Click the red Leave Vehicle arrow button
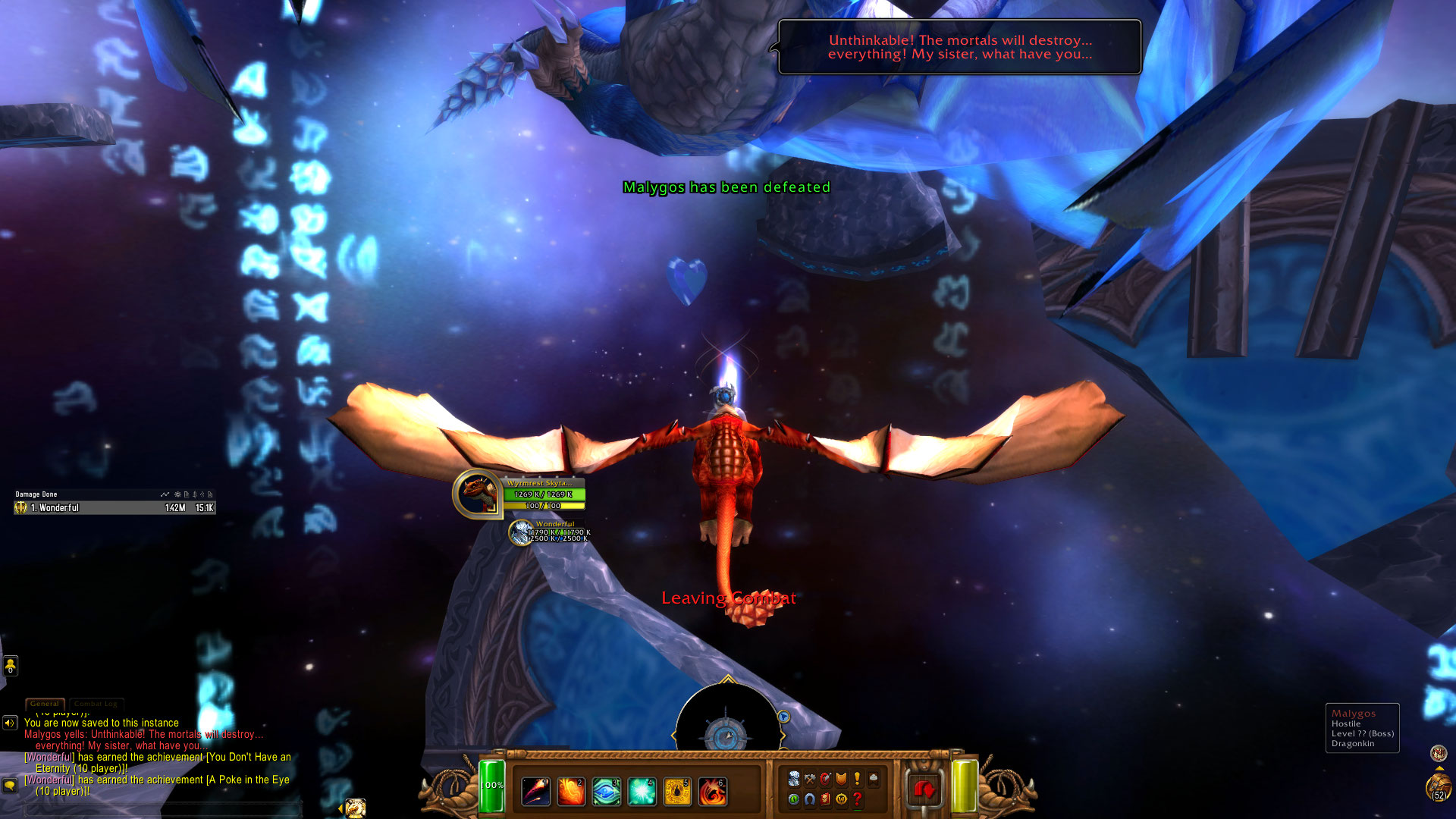Image resolution: width=1456 pixels, height=819 pixels. pos(924,790)
